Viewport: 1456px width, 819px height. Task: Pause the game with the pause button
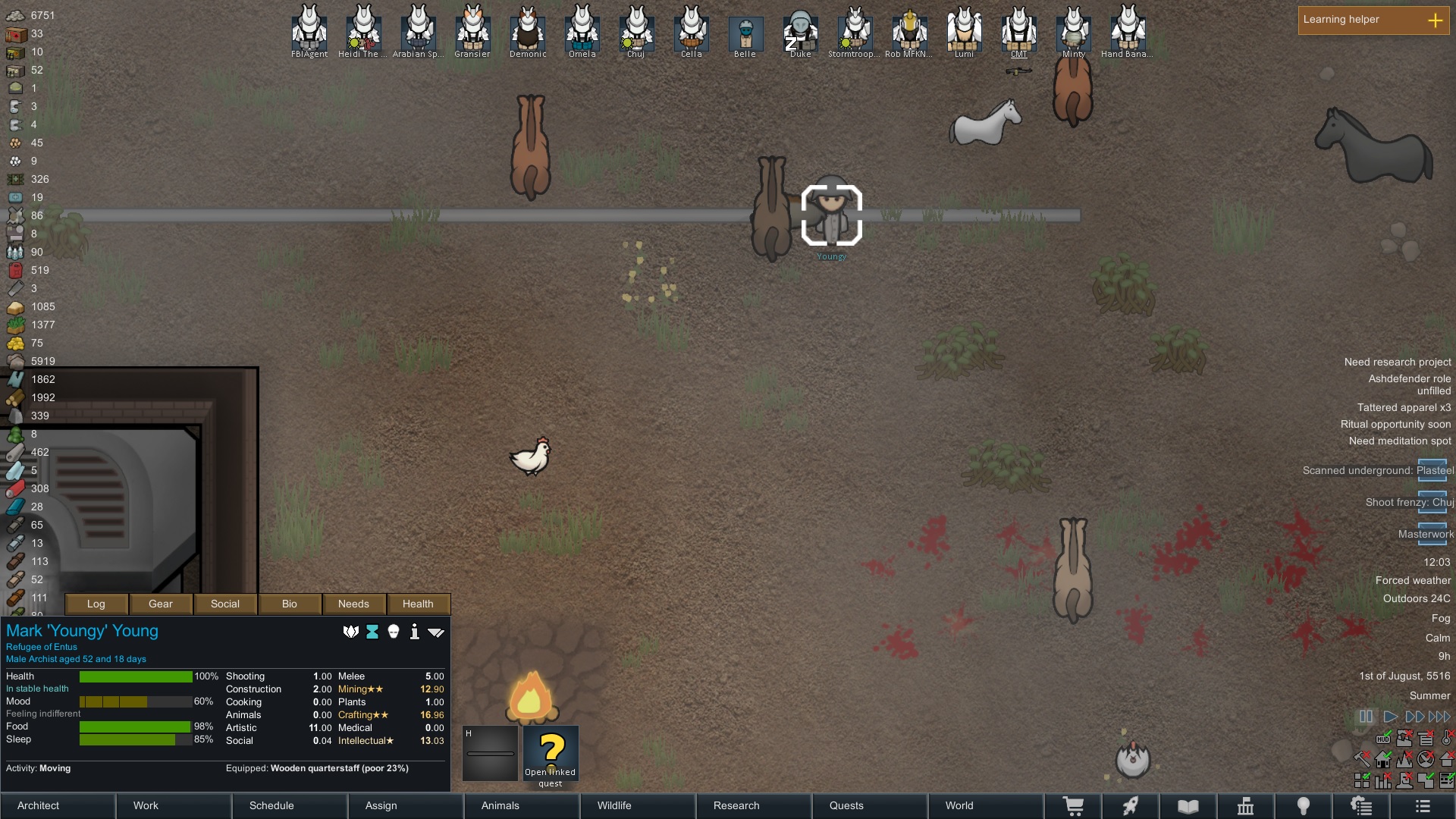tap(1366, 717)
